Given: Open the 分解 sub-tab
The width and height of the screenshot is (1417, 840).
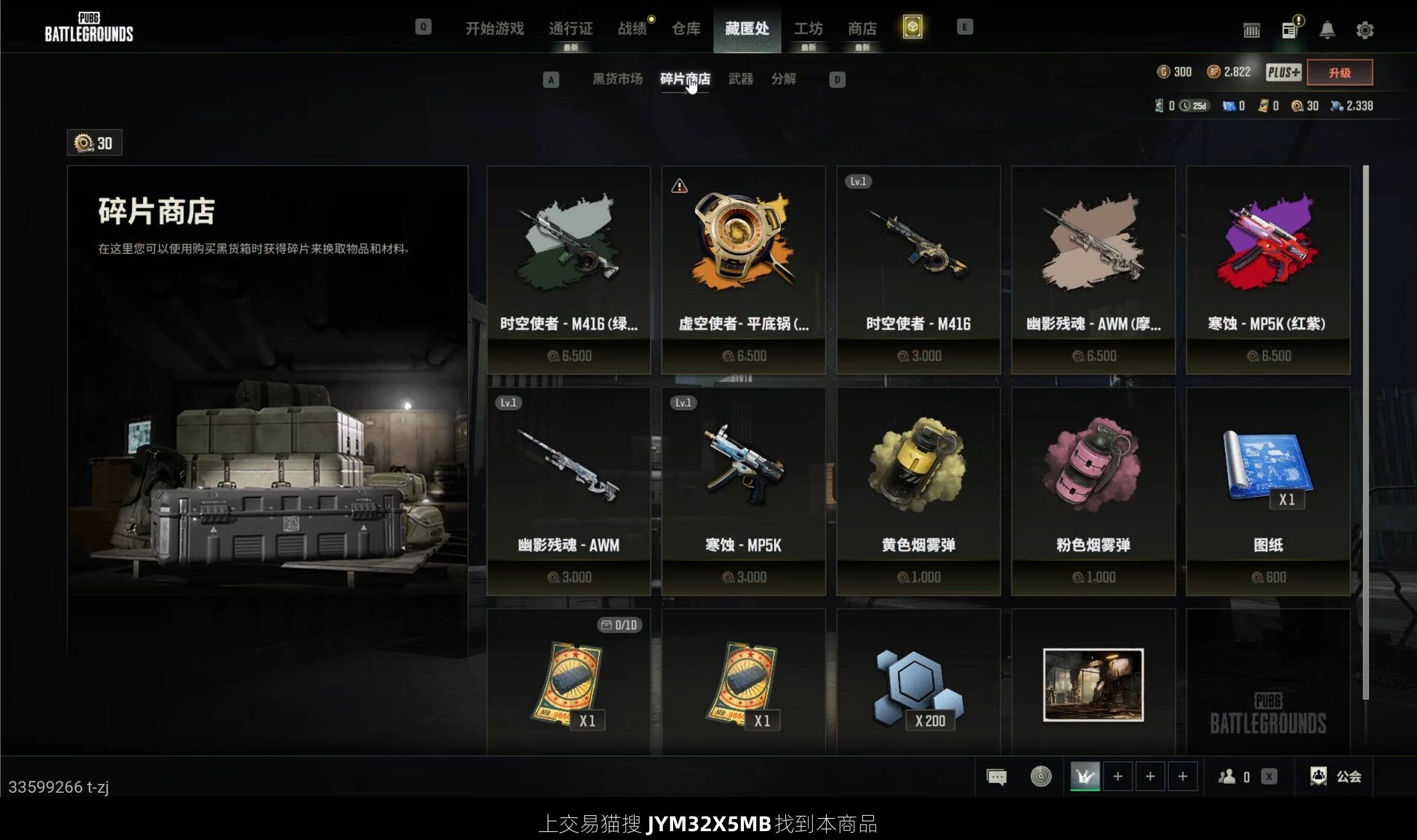Looking at the screenshot, I should pos(783,79).
